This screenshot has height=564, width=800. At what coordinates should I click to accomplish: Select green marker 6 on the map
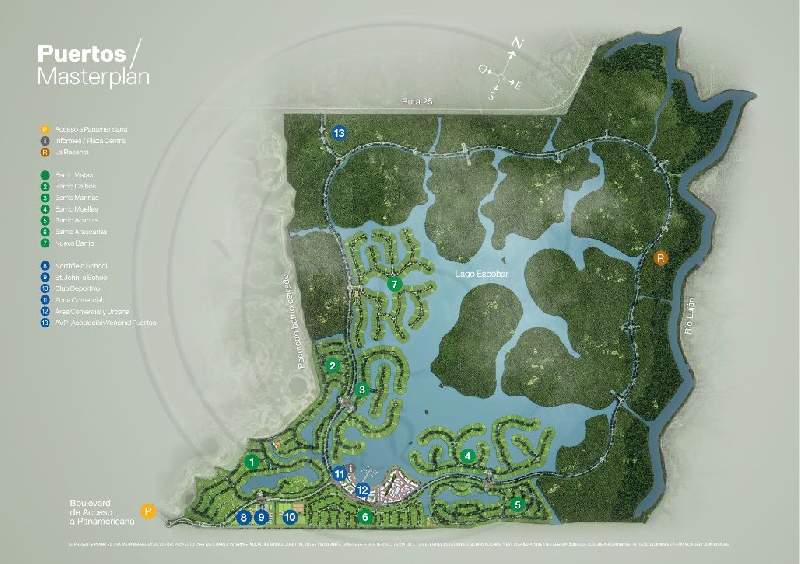tap(366, 517)
